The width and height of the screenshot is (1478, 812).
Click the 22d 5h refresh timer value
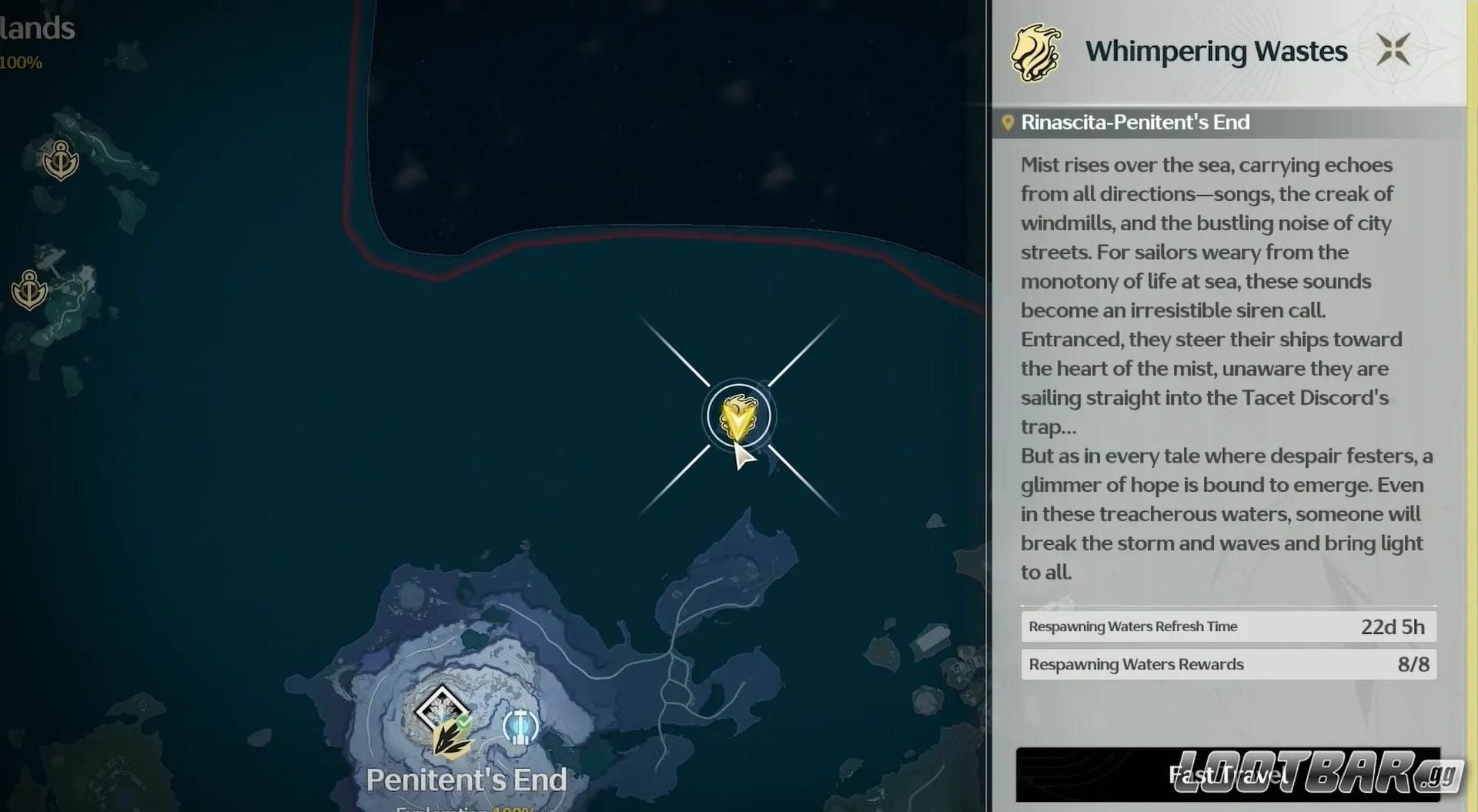(x=1392, y=626)
